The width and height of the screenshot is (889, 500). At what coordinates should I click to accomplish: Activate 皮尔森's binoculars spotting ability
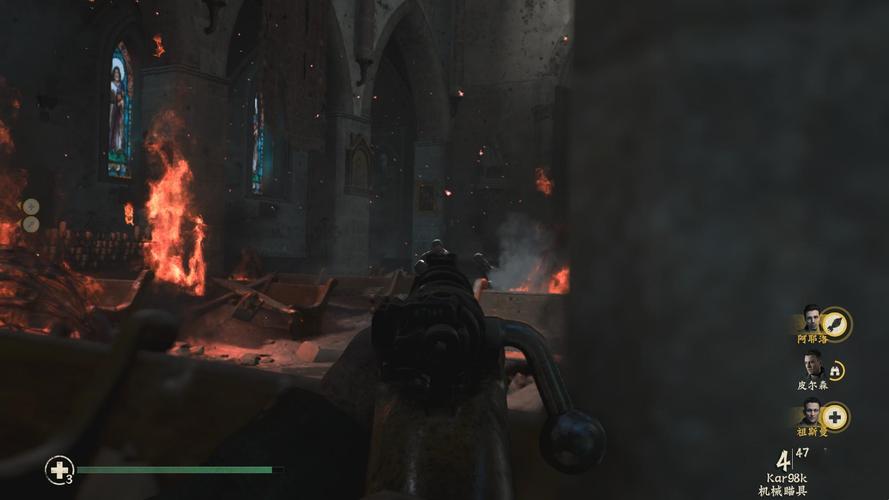tap(834, 370)
